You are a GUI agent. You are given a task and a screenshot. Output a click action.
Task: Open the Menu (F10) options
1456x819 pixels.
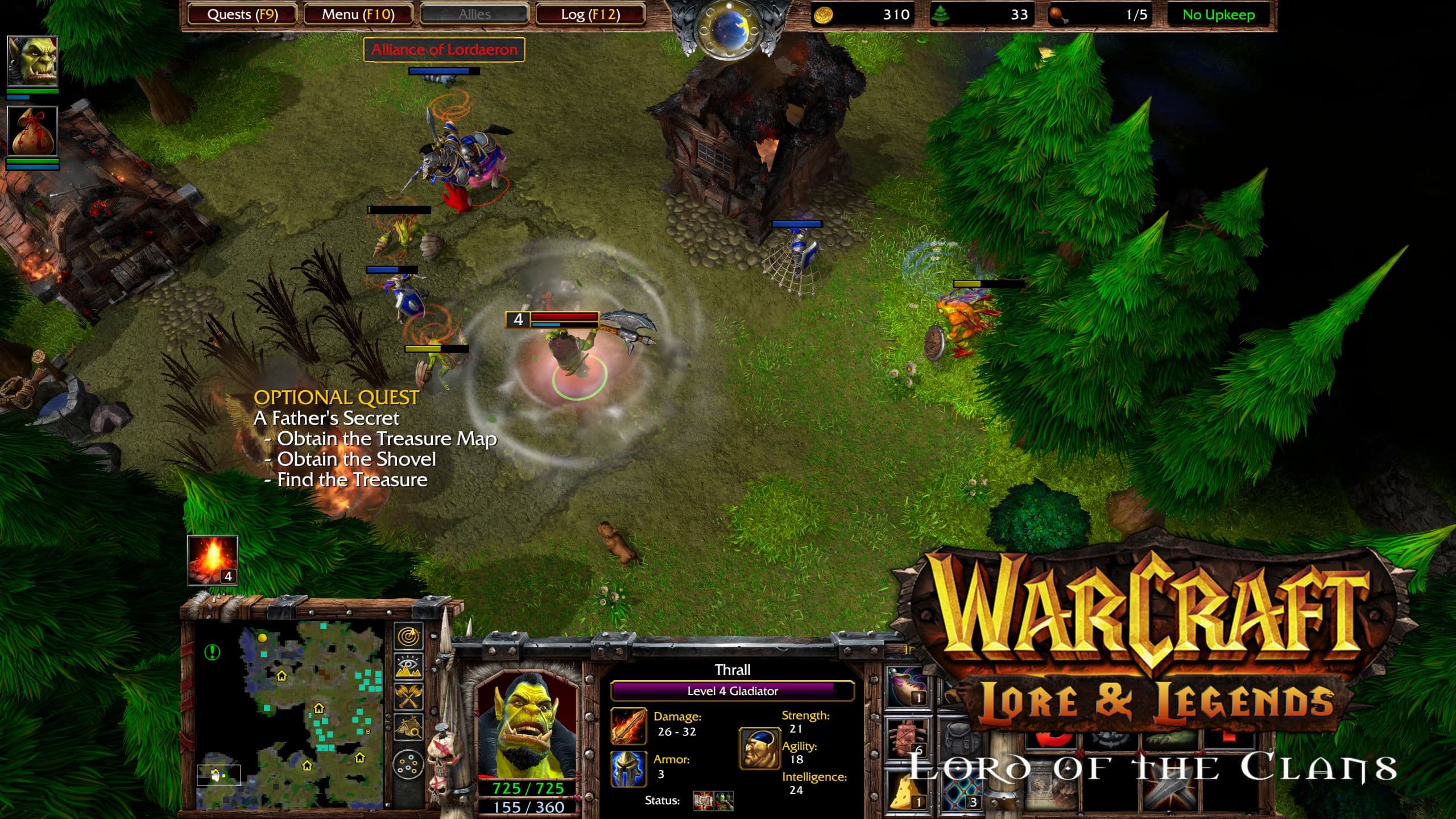(x=358, y=14)
